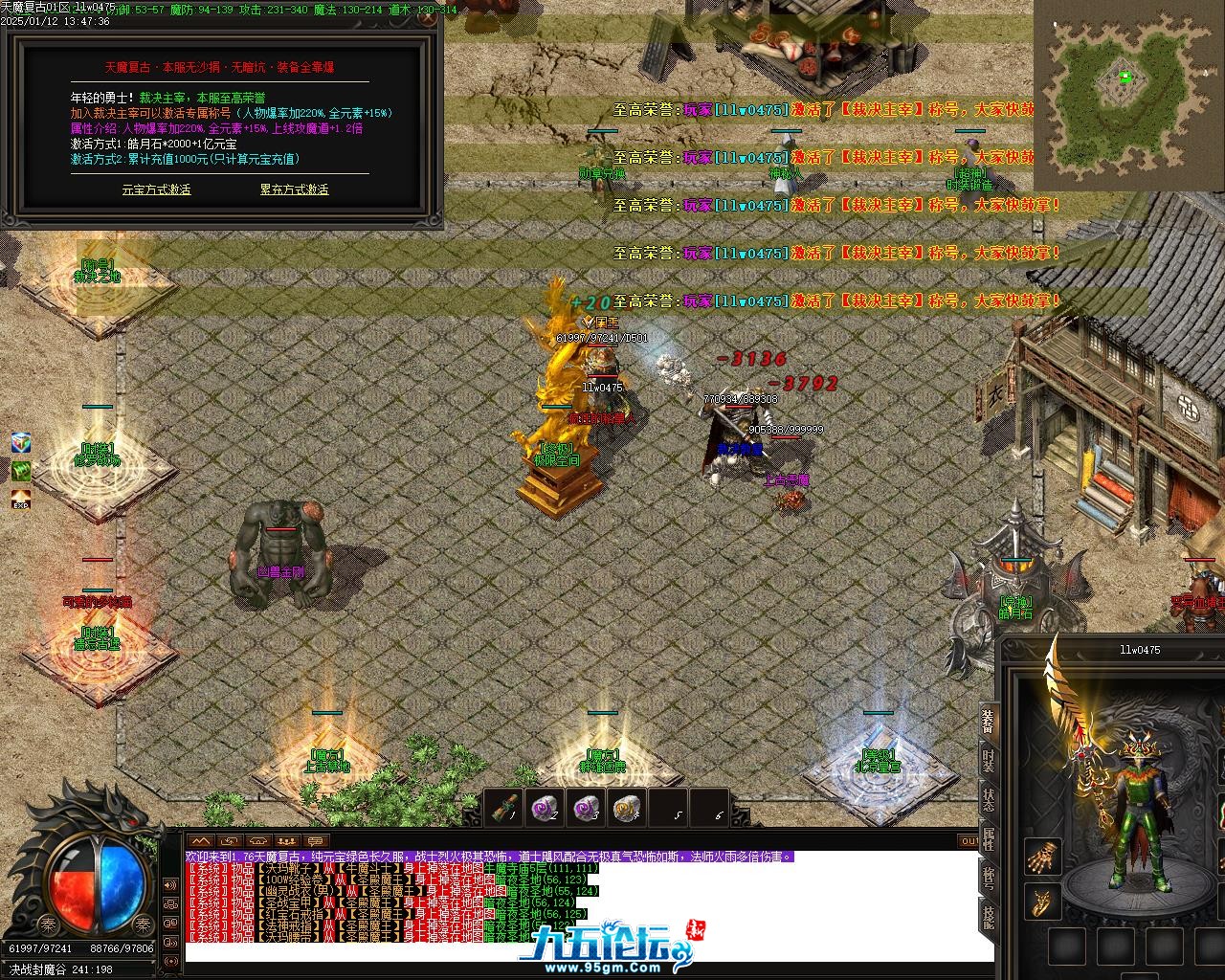The height and width of the screenshot is (980, 1225).
Task: Click the mountain-icon chat channel button
Action: pos(200,841)
